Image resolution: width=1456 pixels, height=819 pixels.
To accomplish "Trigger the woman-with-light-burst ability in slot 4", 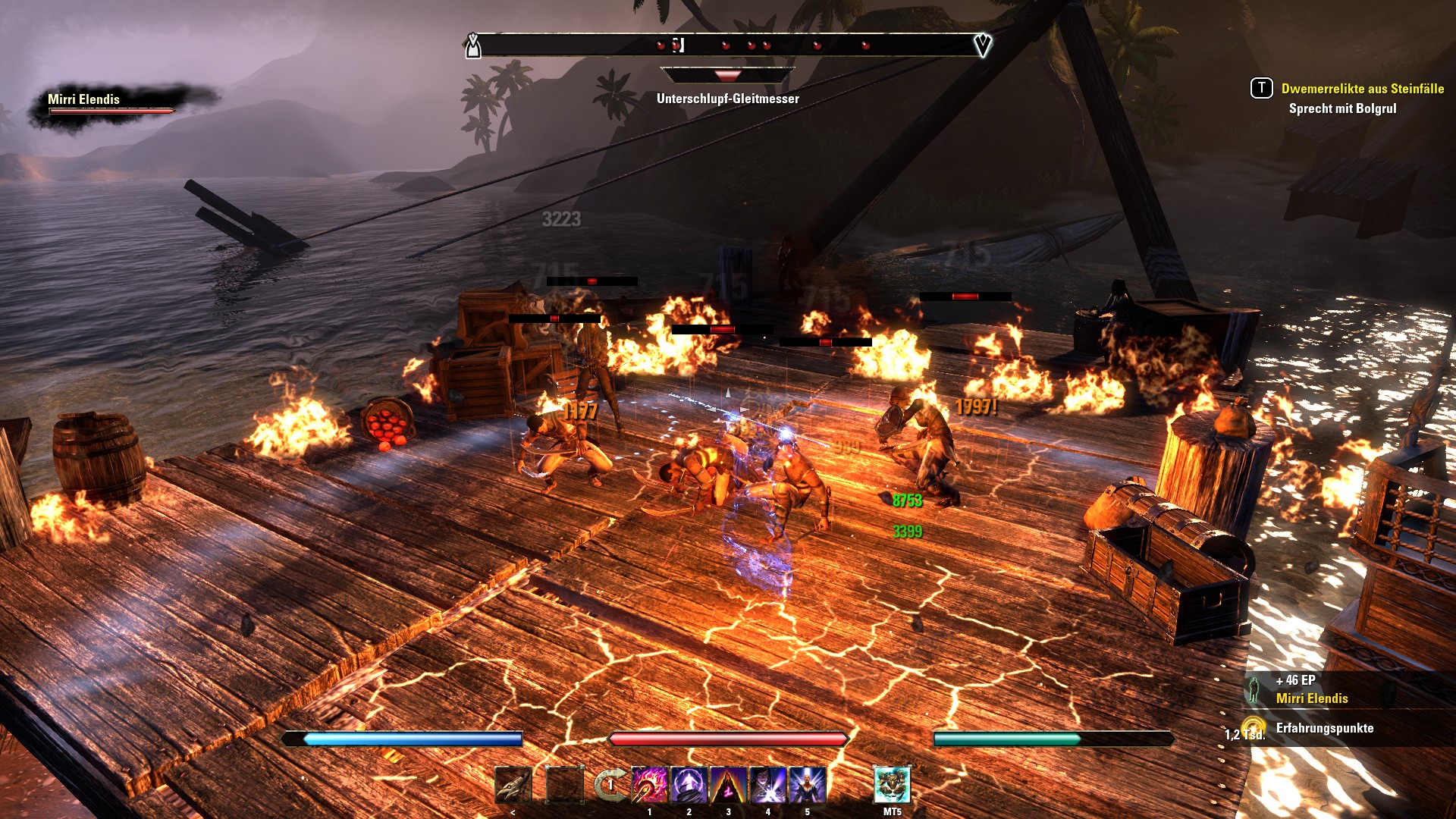I will [767, 785].
